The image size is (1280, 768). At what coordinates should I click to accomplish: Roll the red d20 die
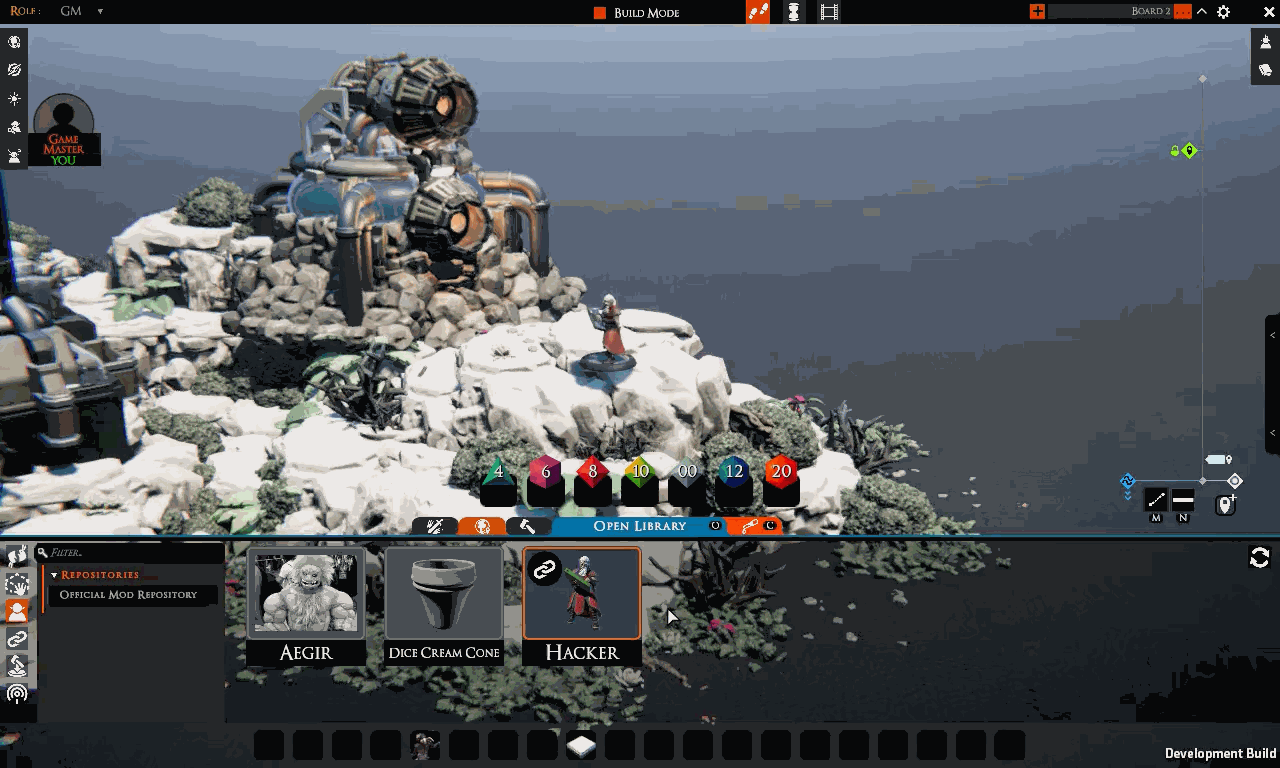point(781,472)
